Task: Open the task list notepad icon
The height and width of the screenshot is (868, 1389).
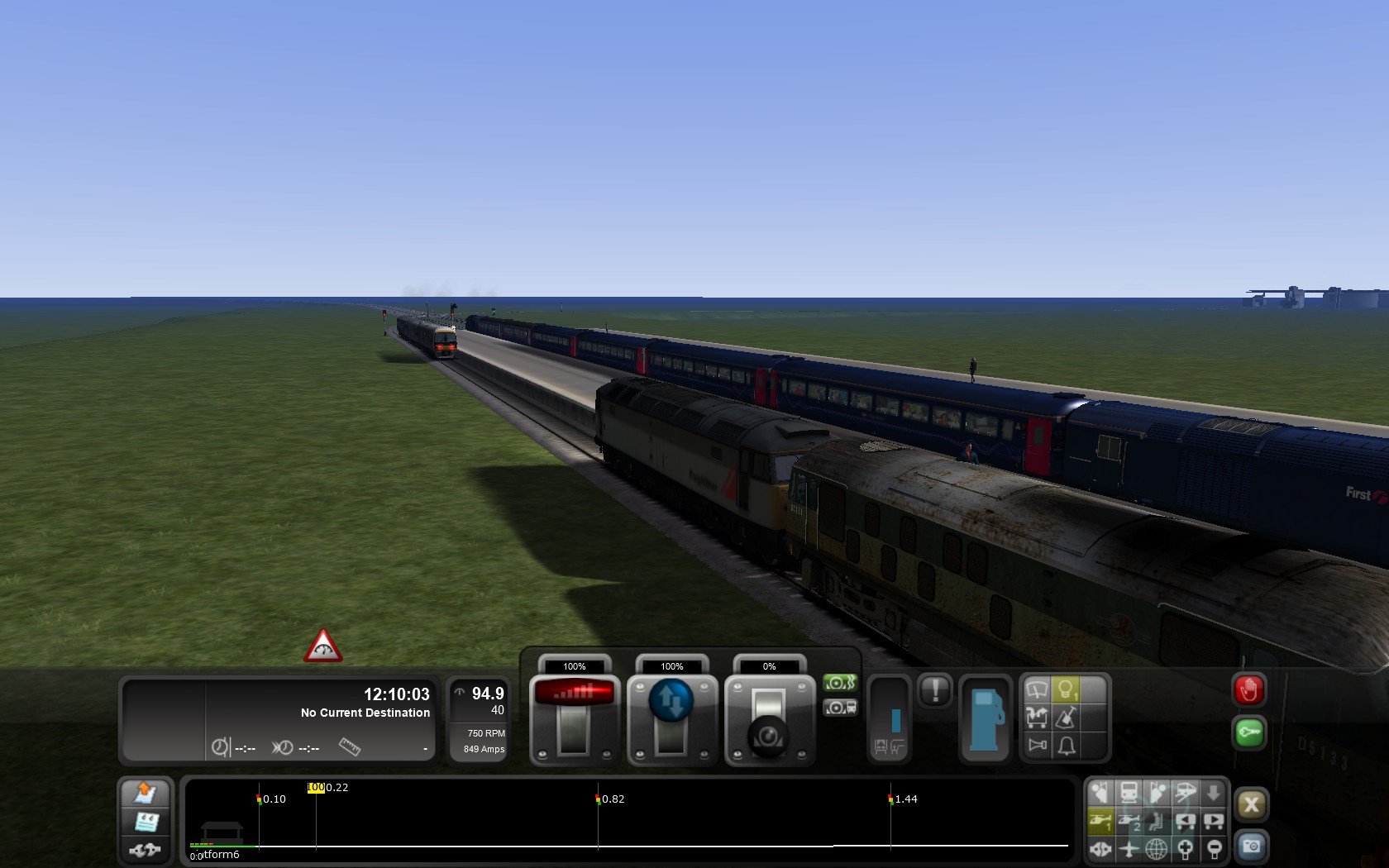Action: (146, 822)
